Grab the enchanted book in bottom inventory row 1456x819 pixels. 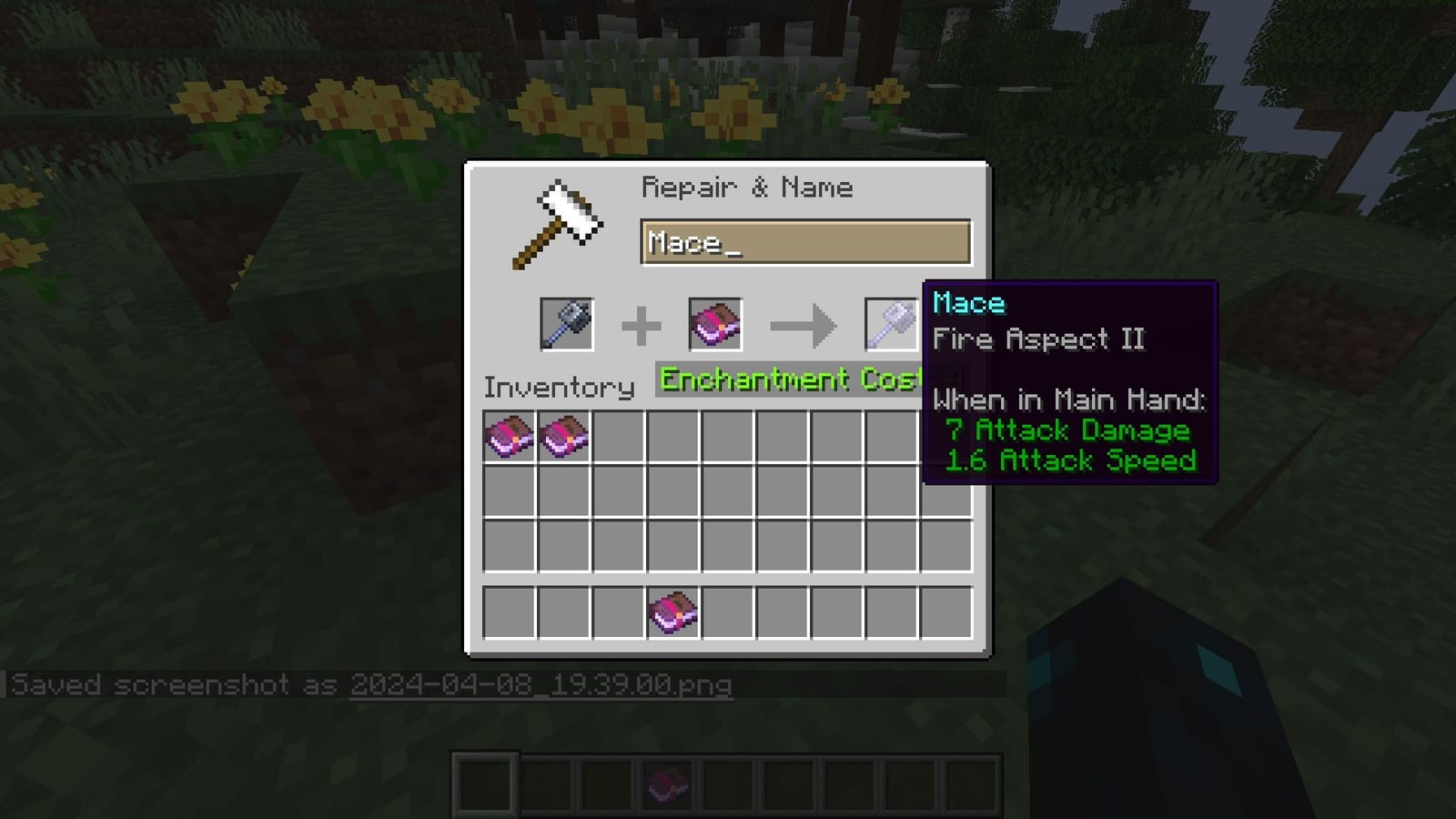coord(673,613)
